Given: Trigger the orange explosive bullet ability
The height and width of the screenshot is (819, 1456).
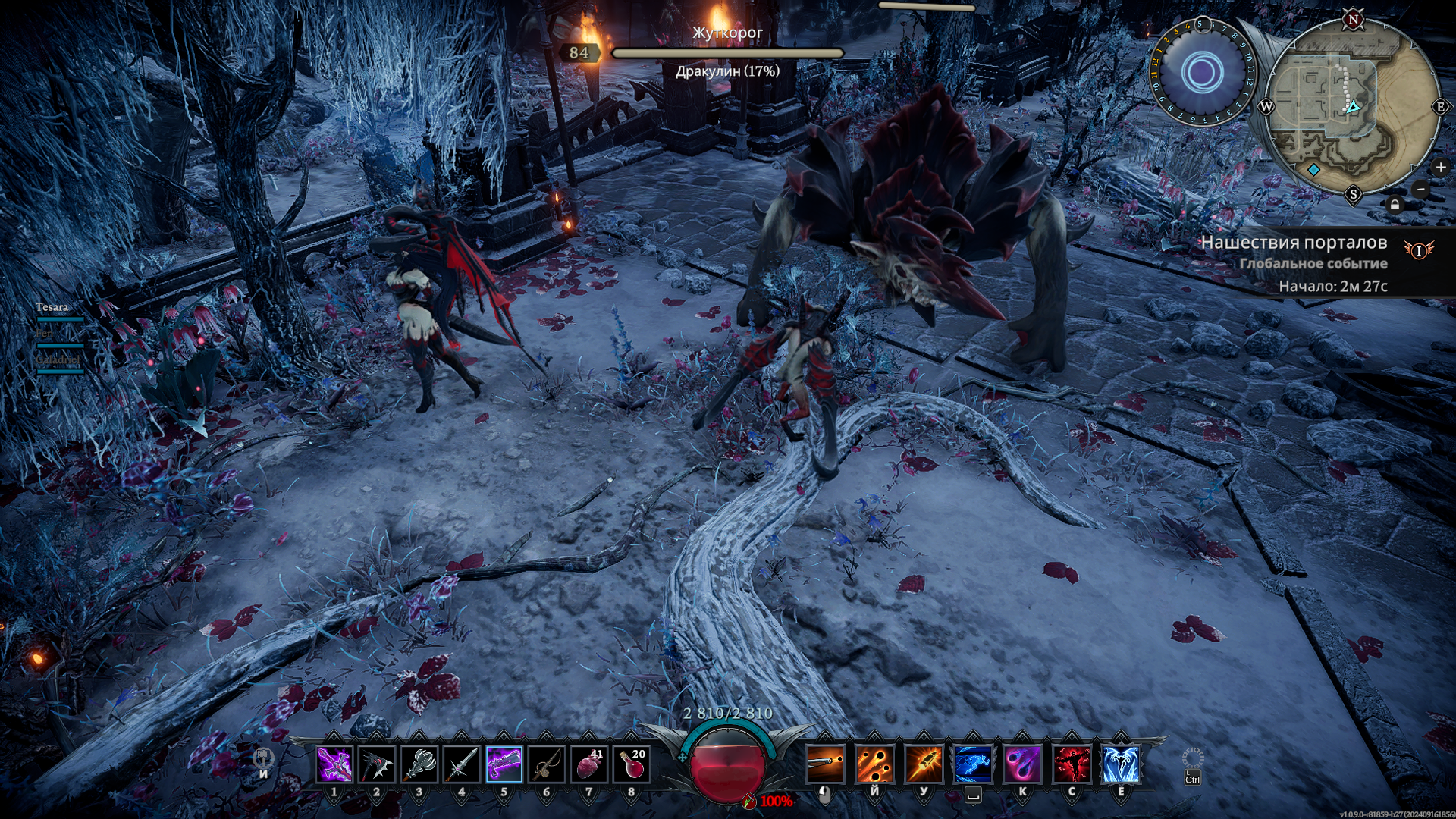Looking at the screenshot, I should 924,764.
